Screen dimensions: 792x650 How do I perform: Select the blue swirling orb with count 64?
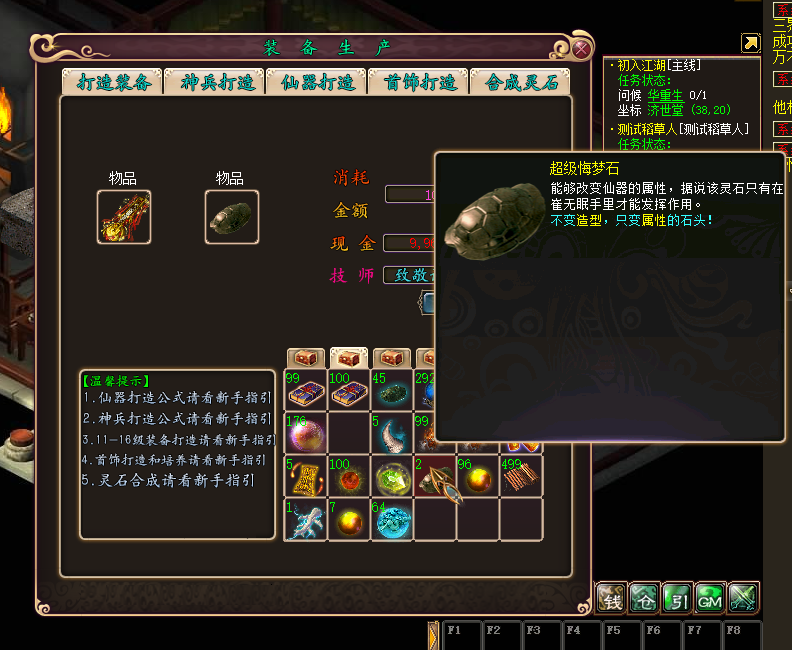coord(391,519)
